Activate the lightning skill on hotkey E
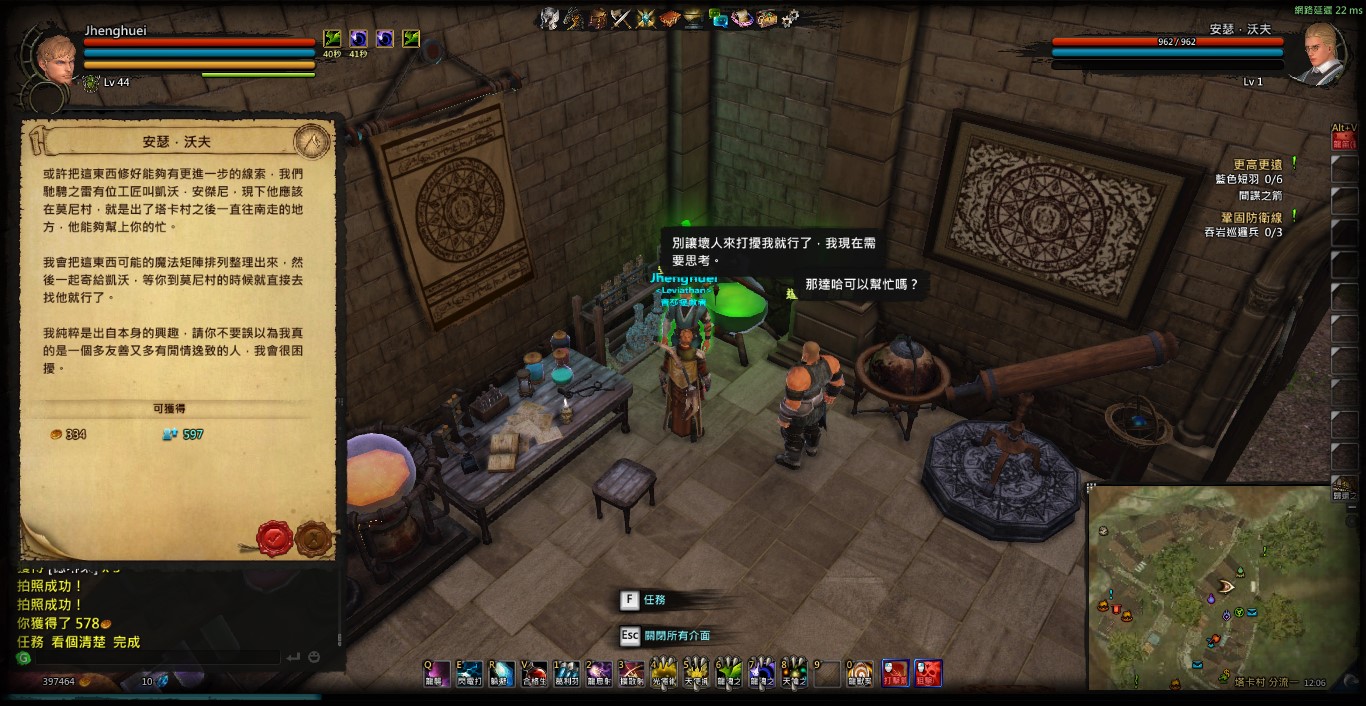This screenshot has height=706, width=1366. coord(469,674)
